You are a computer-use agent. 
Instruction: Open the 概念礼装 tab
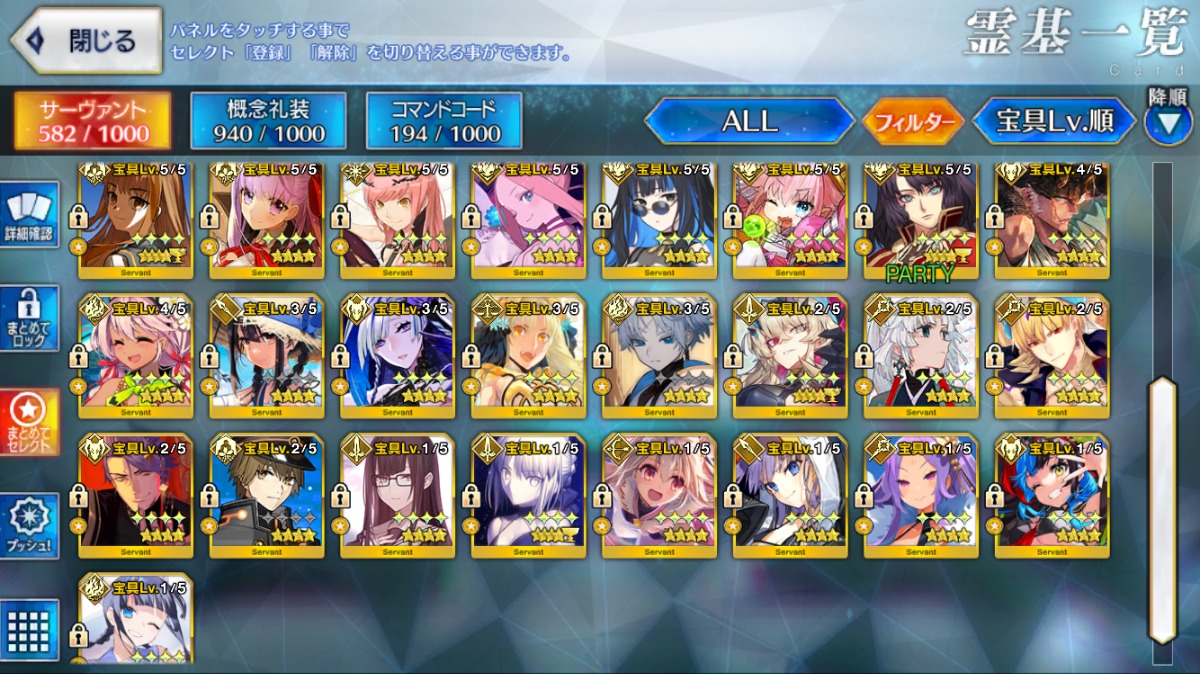(x=268, y=121)
